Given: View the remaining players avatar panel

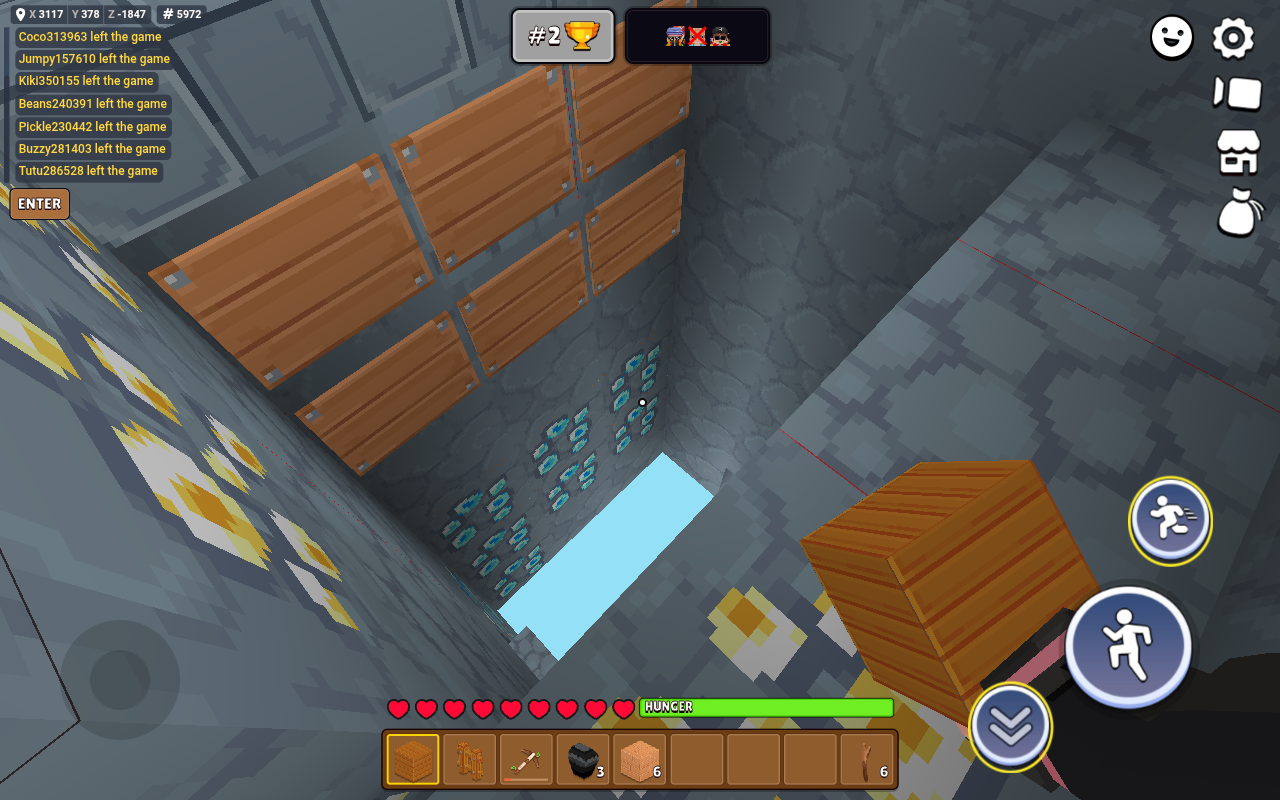Looking at the screenshot, I should click(x=697, y=37).
